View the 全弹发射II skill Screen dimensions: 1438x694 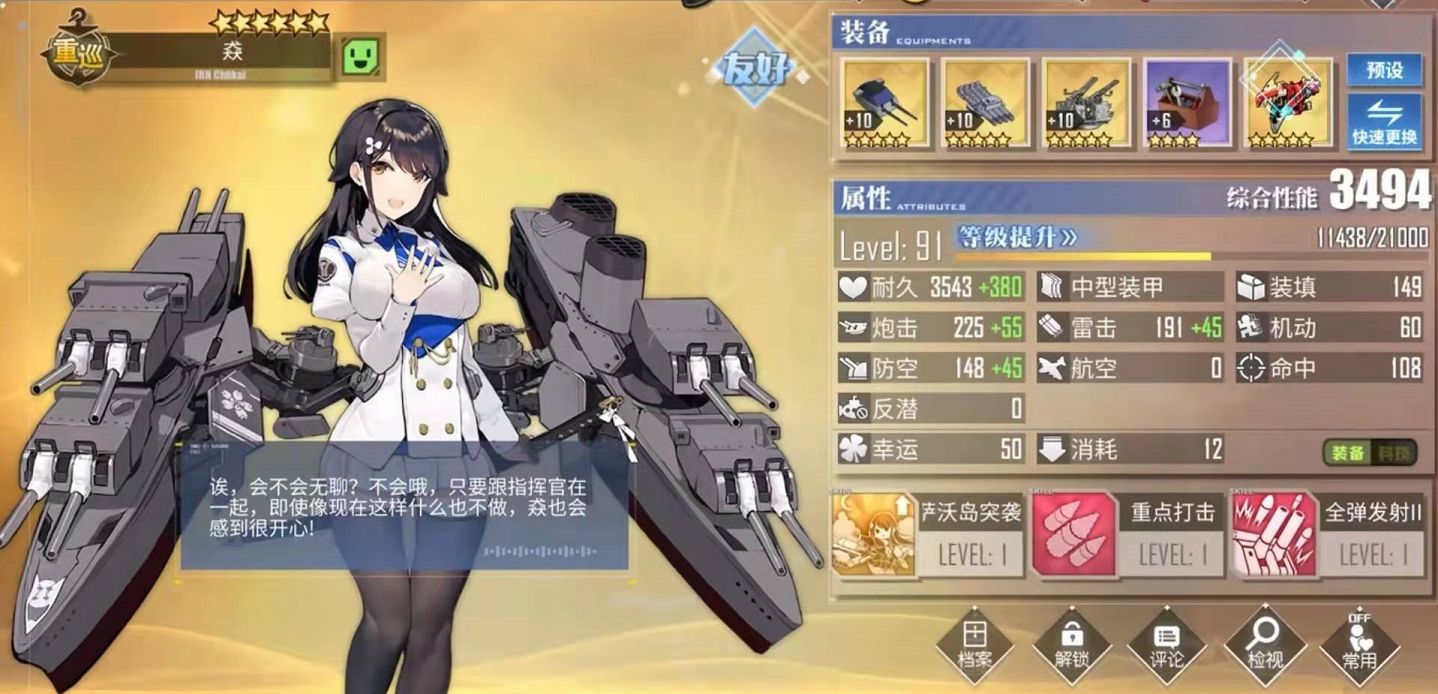(x=1328, y=535)
